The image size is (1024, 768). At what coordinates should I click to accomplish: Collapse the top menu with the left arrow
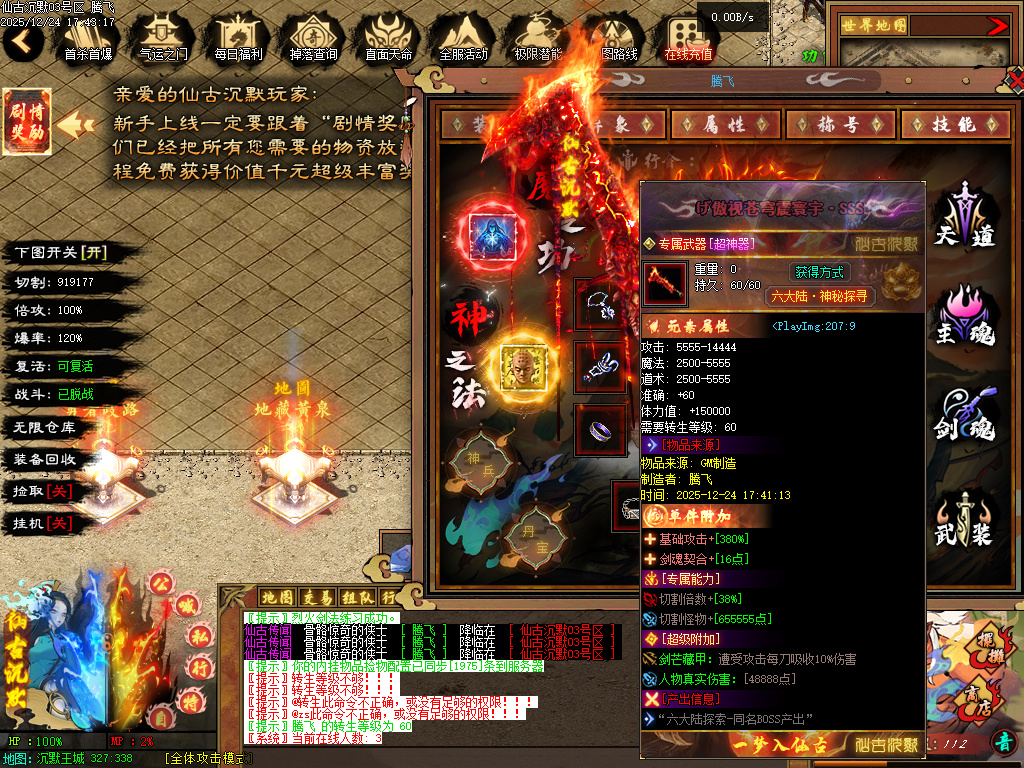22,41
